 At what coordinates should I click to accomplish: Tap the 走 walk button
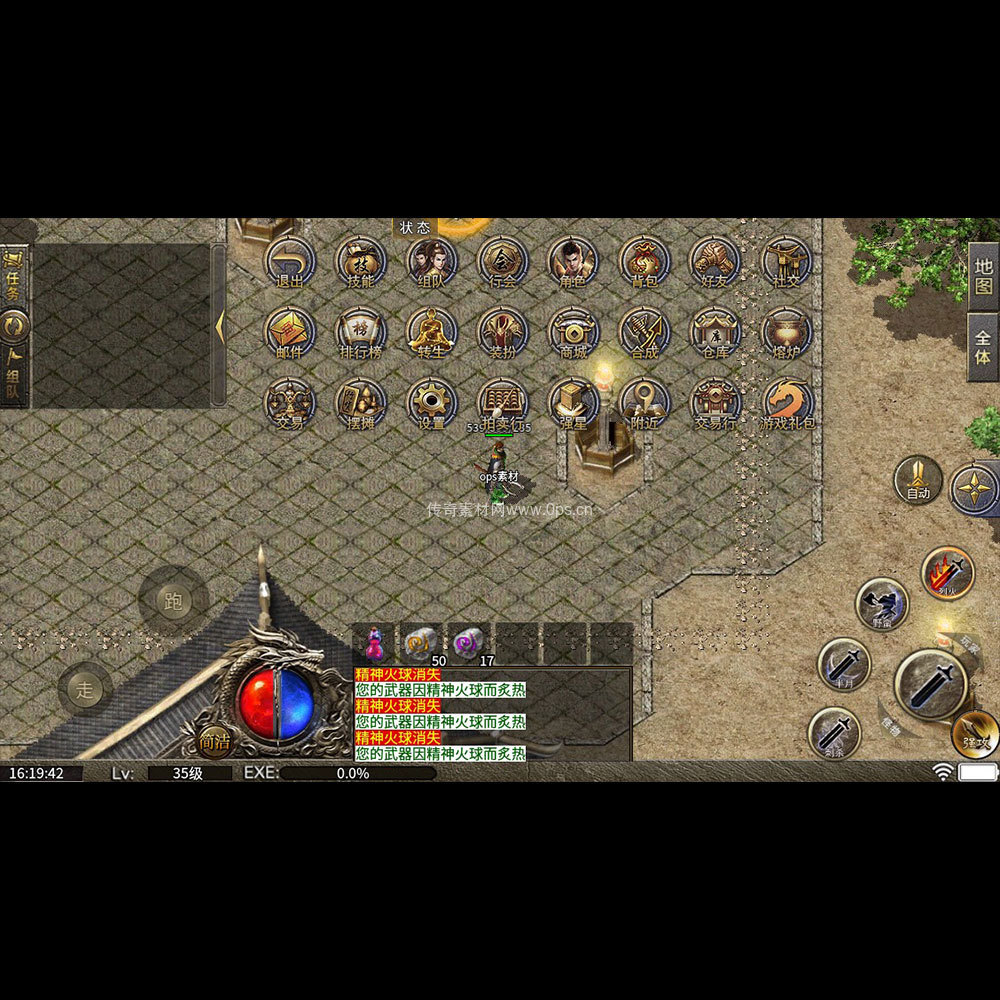pyautogui.click(x=85, y=689)
